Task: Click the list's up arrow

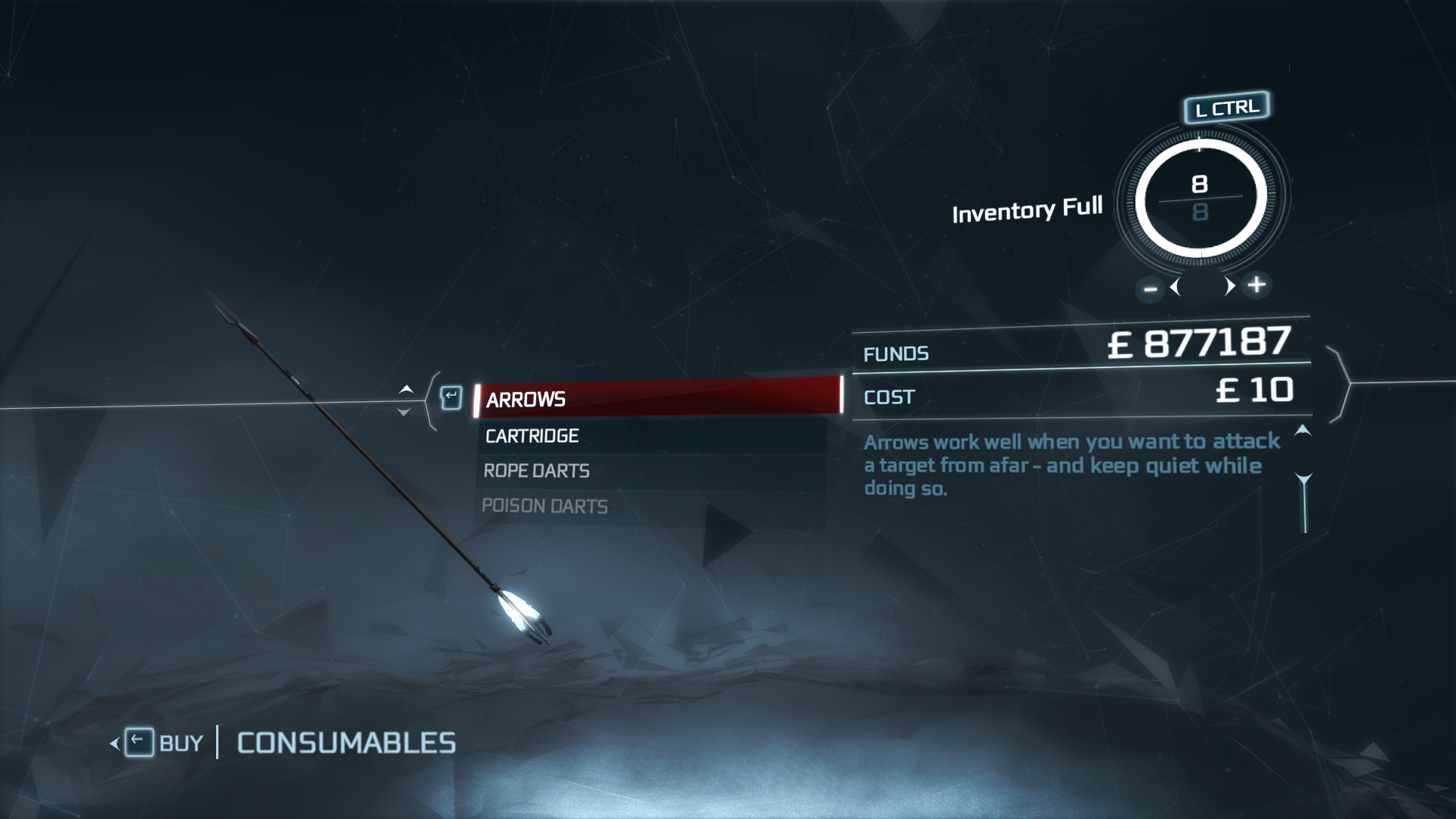Action: click(406, 389)
